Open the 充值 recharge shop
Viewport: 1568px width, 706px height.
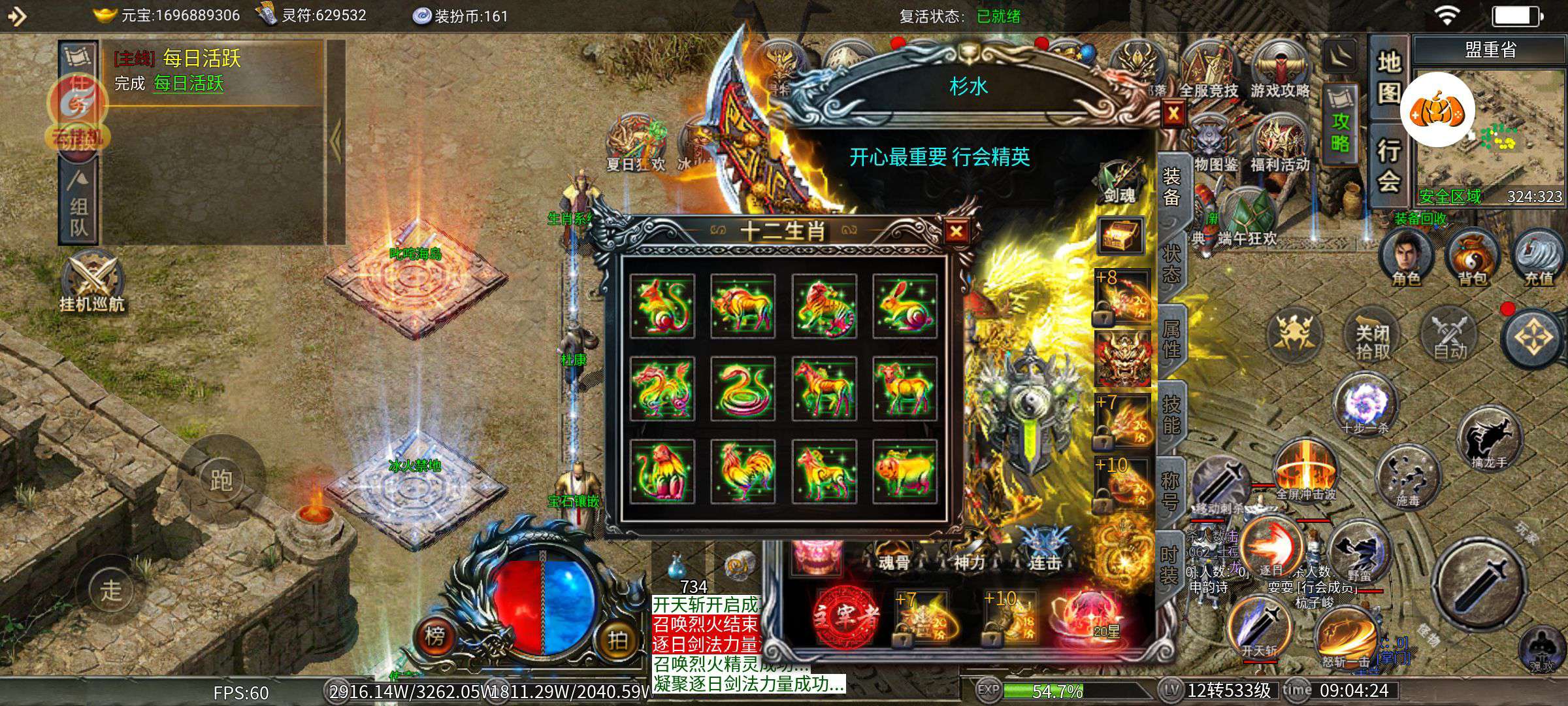pos(1539,259)
